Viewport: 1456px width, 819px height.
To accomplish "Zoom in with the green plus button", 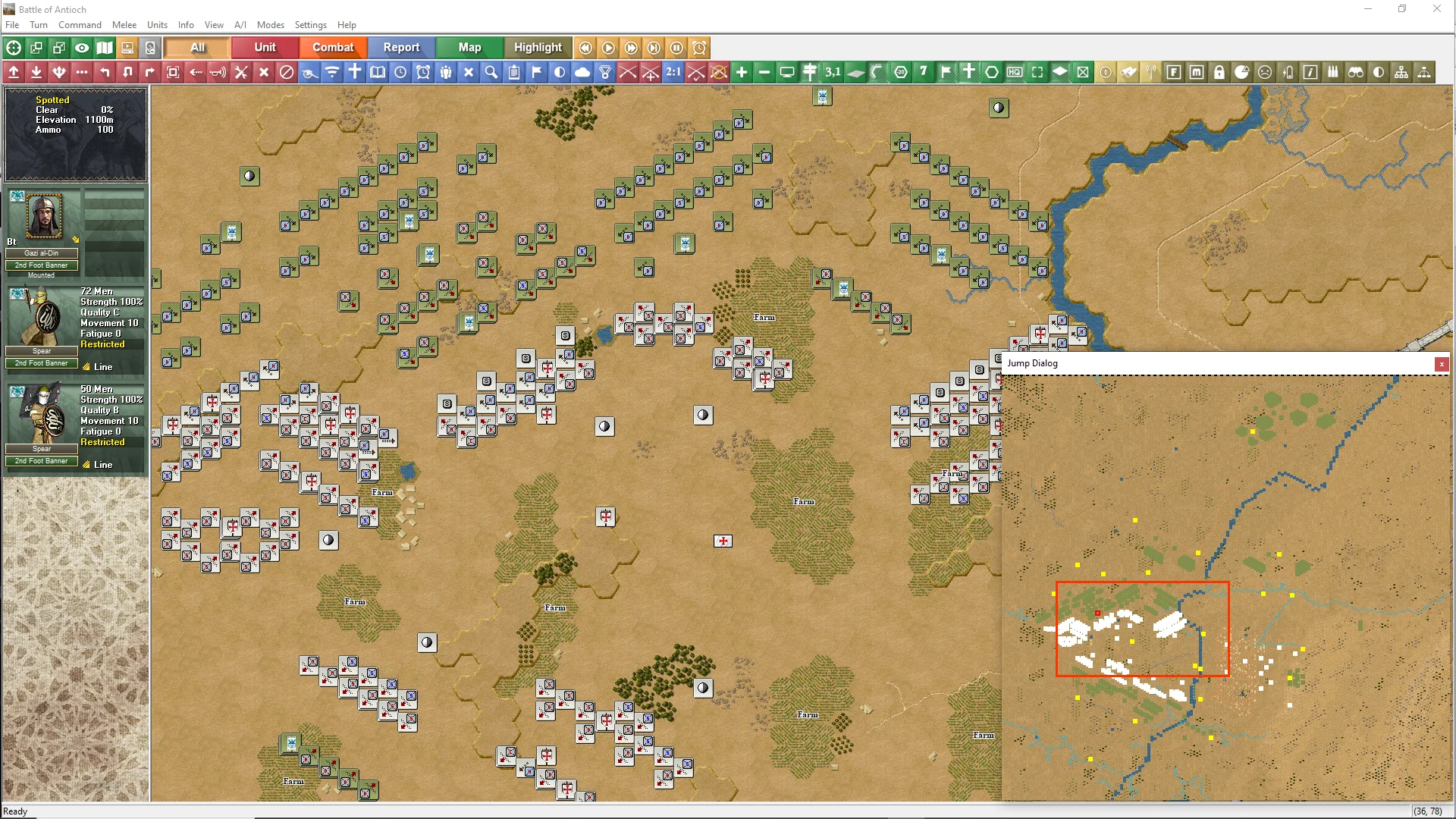I will [742, 72].
